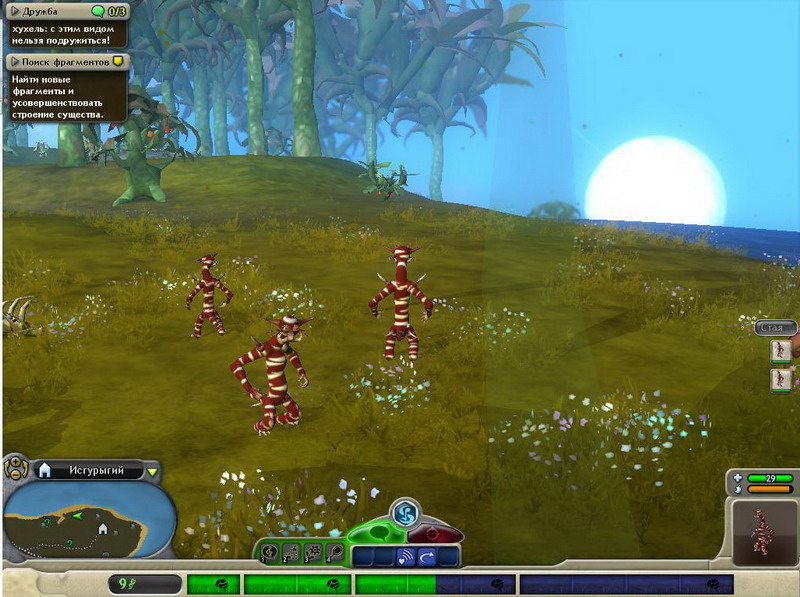Select the second pack member portrait
800x597 pixels.
tap(780, 380)
